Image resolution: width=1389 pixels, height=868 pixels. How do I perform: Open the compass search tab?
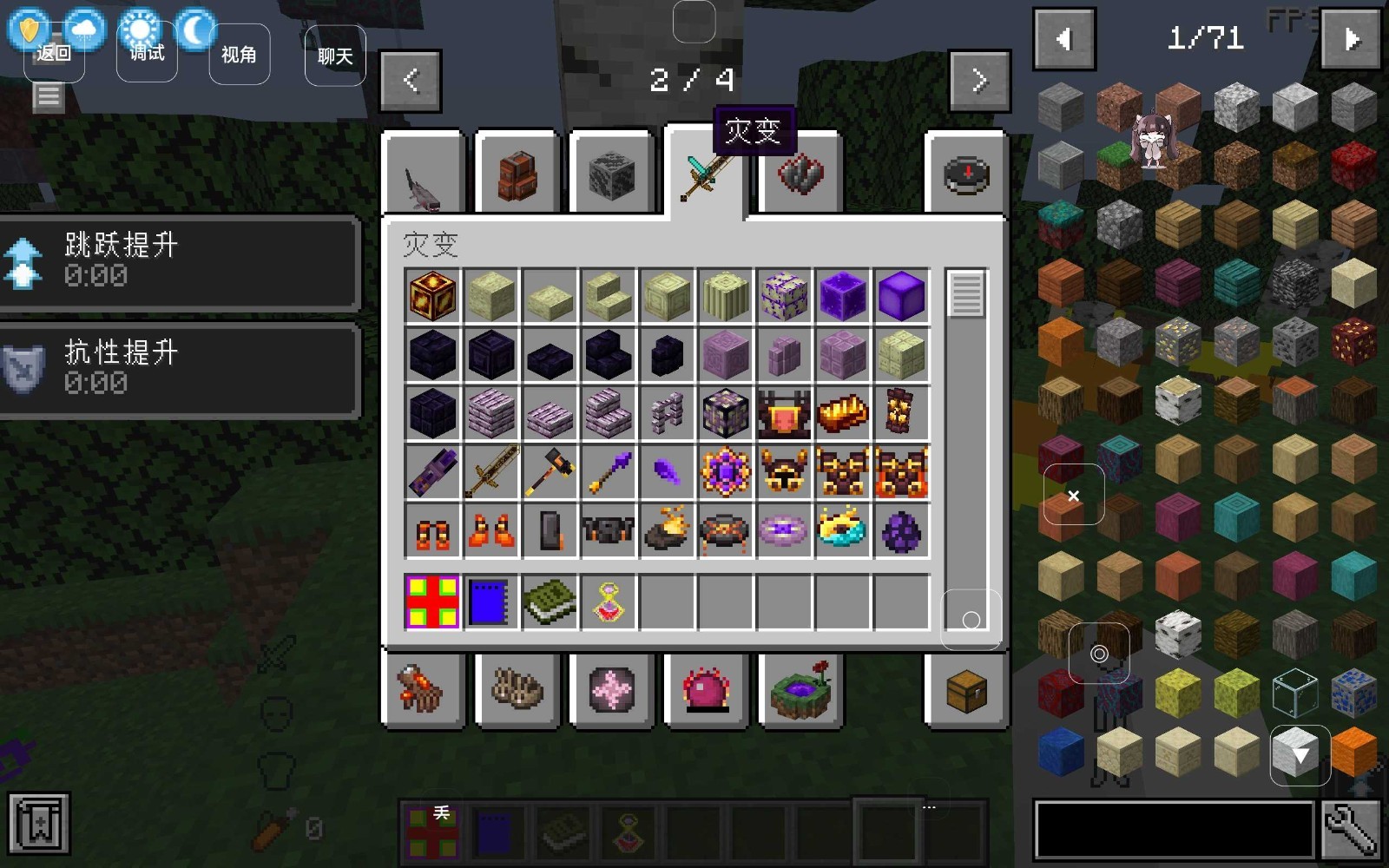[x=966, y=174]
